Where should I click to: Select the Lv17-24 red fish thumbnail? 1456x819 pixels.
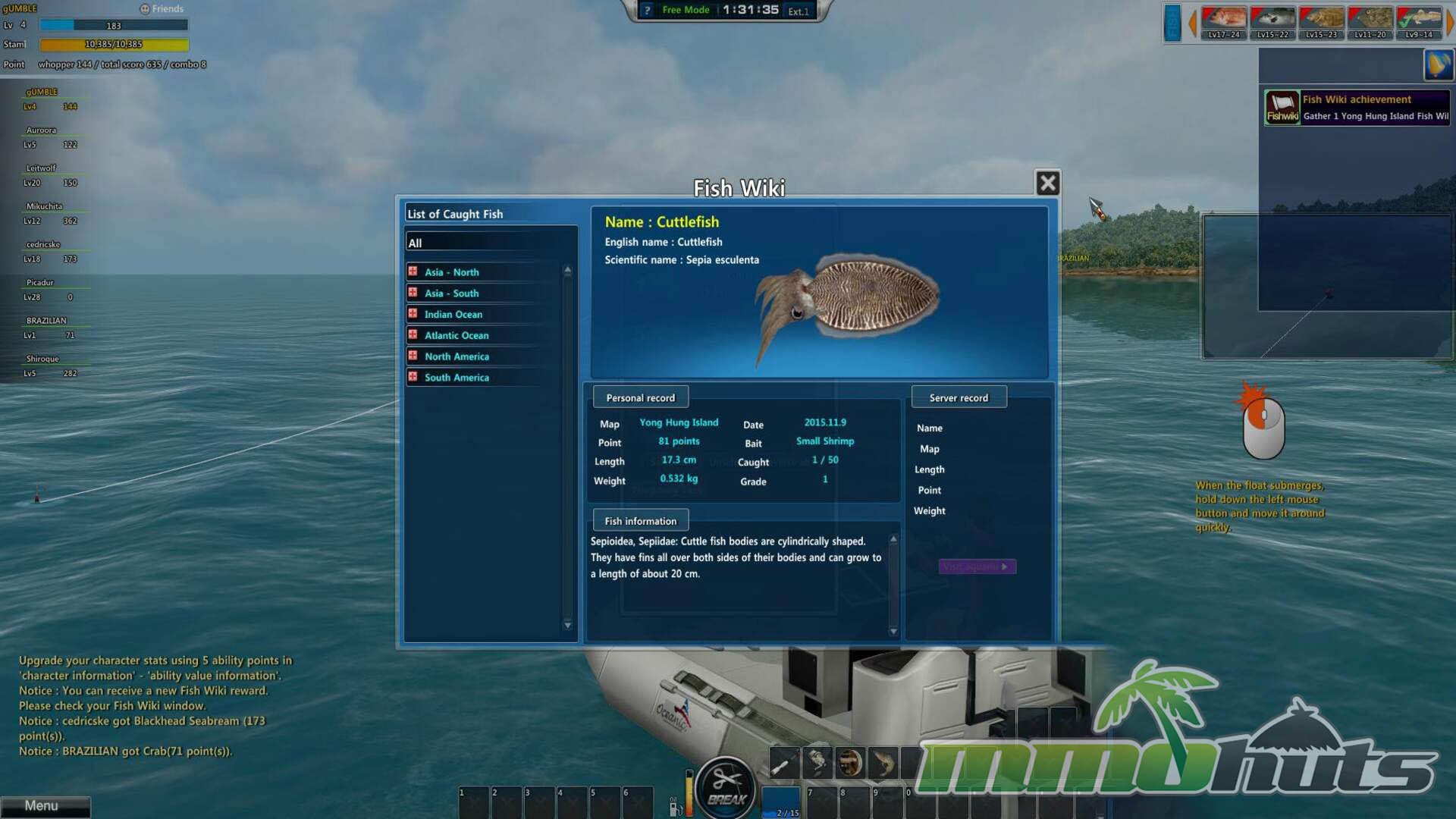click(1224, 22)
